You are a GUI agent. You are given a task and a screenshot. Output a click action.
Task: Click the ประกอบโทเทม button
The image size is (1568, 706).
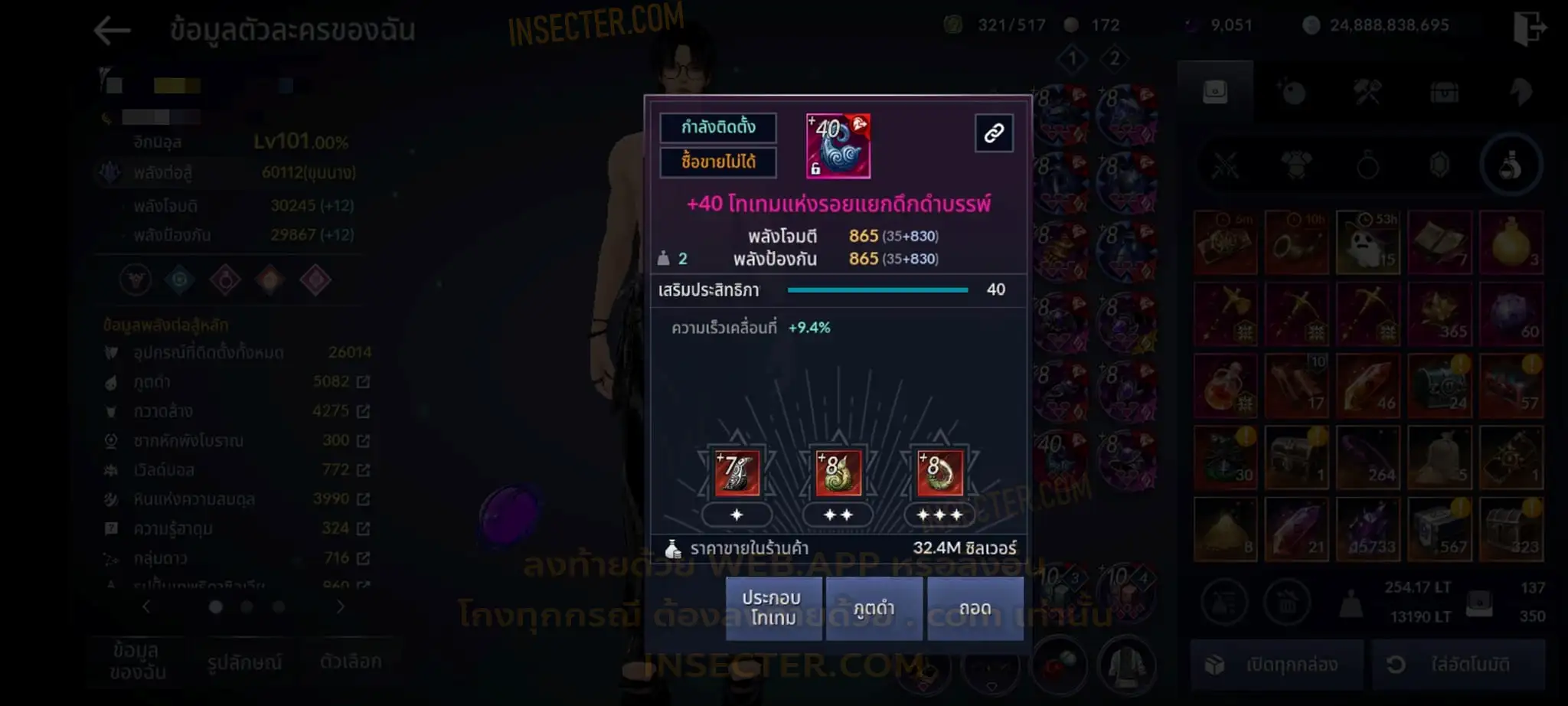point(773,608)
